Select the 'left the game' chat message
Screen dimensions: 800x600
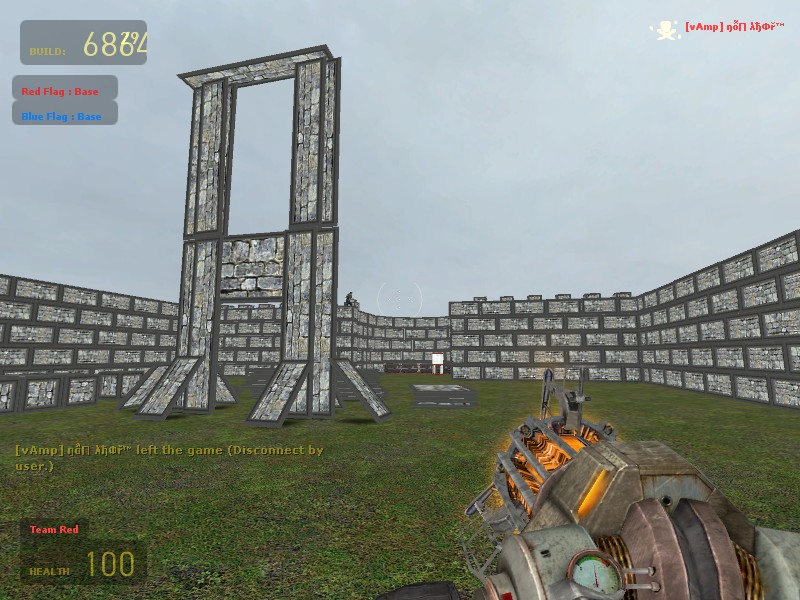tap(170, 458)
